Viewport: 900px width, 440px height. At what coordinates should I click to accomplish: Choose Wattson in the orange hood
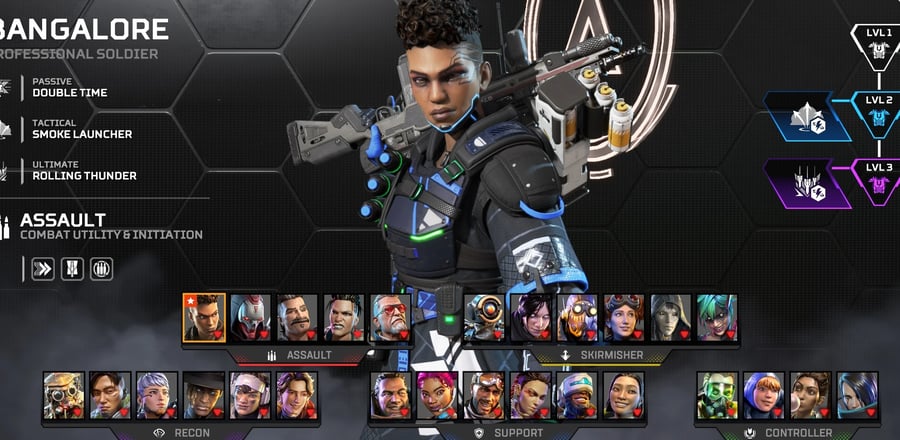click(763, 395)
